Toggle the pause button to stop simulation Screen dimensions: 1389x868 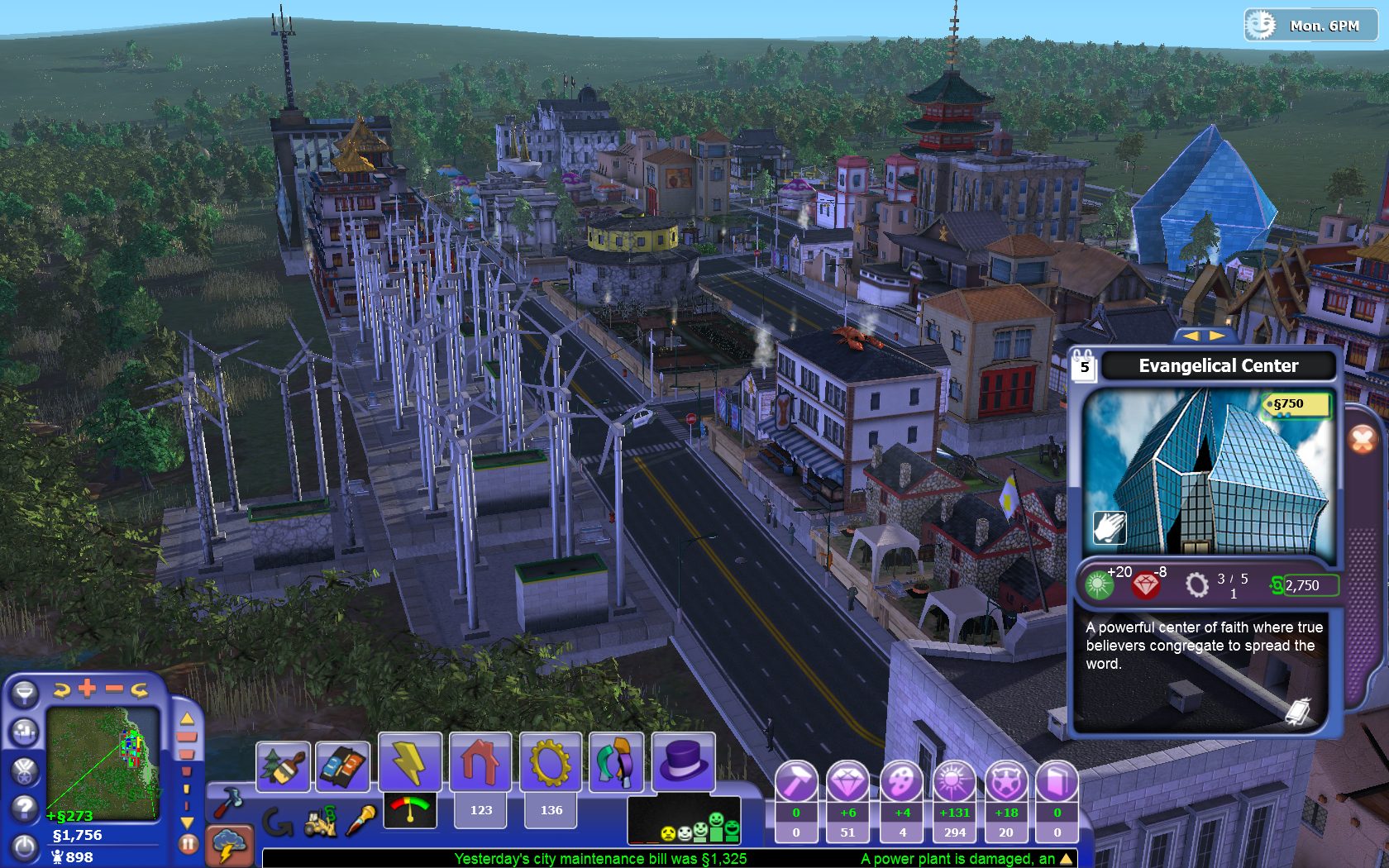188,844
